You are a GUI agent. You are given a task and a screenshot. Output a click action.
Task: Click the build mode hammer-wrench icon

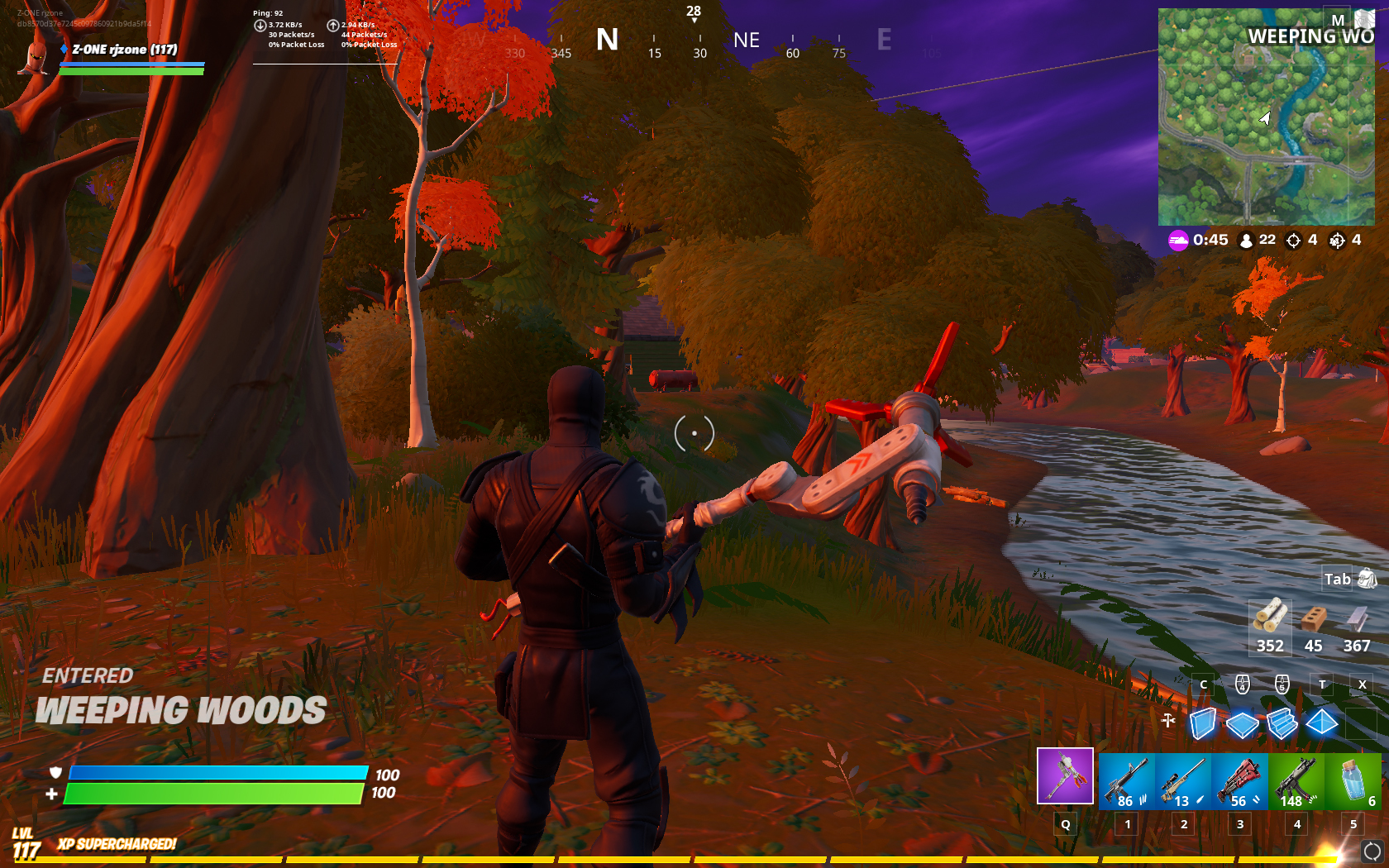click(1167, 720)
